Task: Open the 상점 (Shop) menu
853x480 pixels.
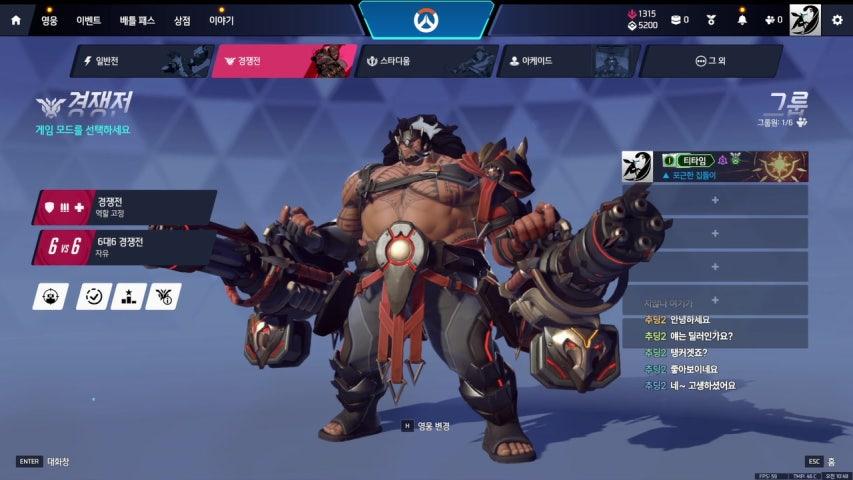Action: click(x=182, y=20)
